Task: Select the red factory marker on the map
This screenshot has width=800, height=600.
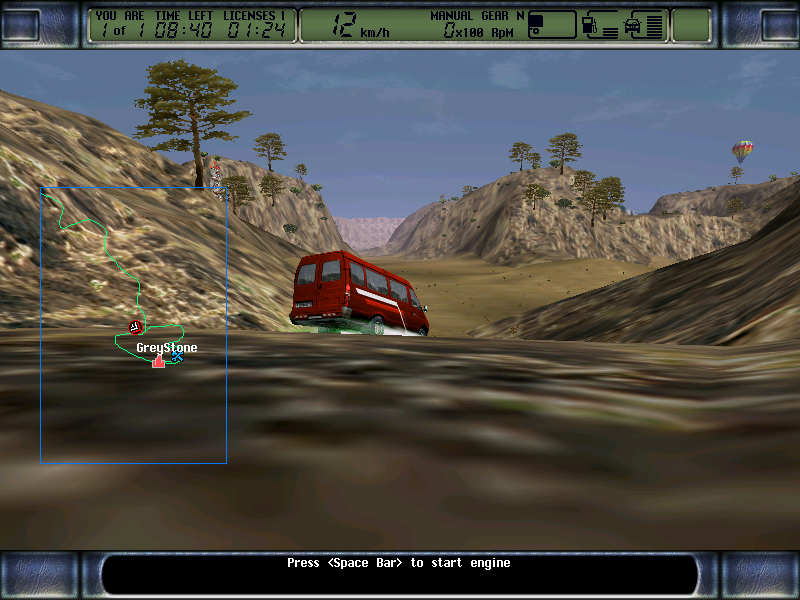Action: (158, 360)
